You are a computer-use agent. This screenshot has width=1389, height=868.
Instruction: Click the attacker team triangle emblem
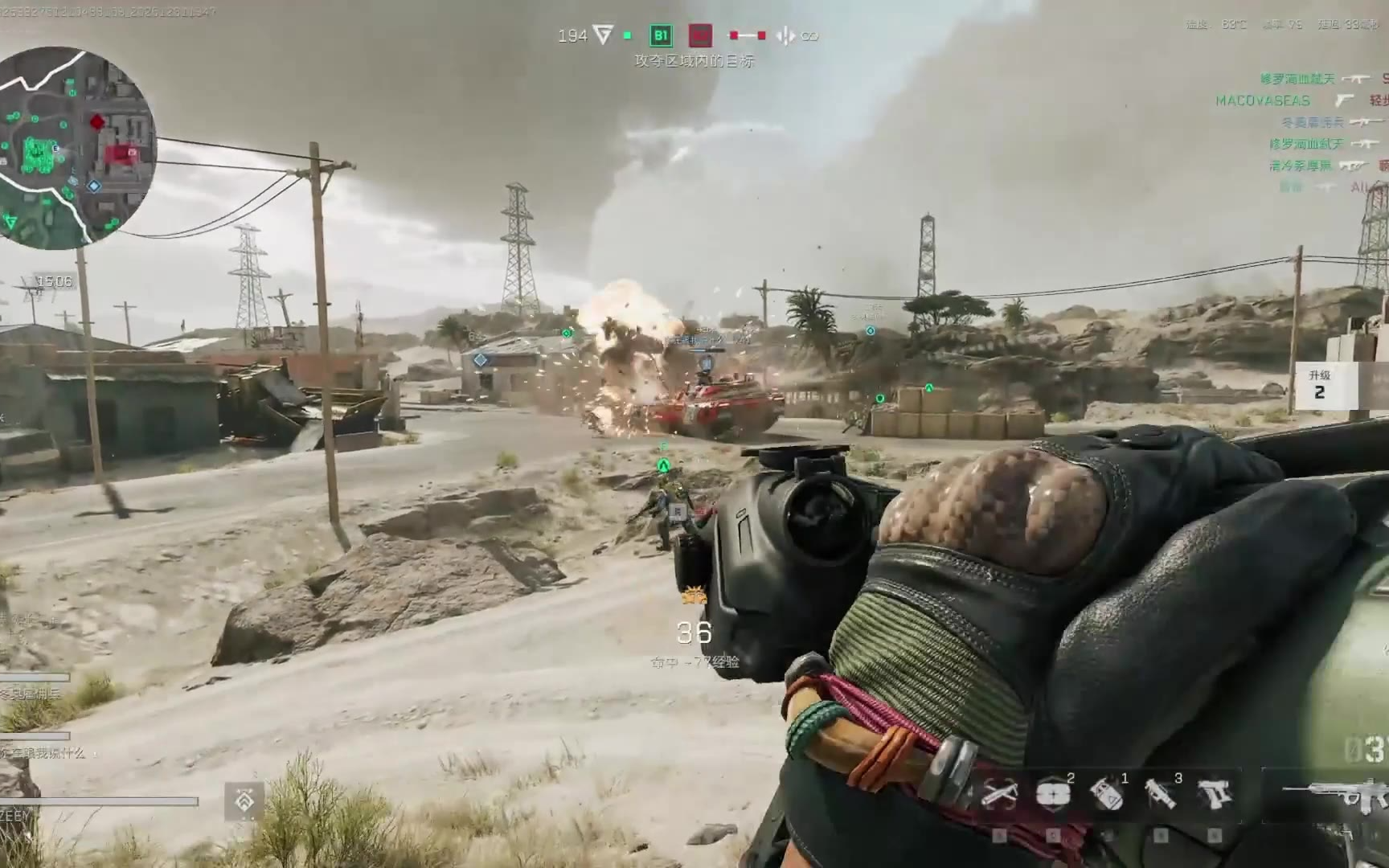[602, 35]
